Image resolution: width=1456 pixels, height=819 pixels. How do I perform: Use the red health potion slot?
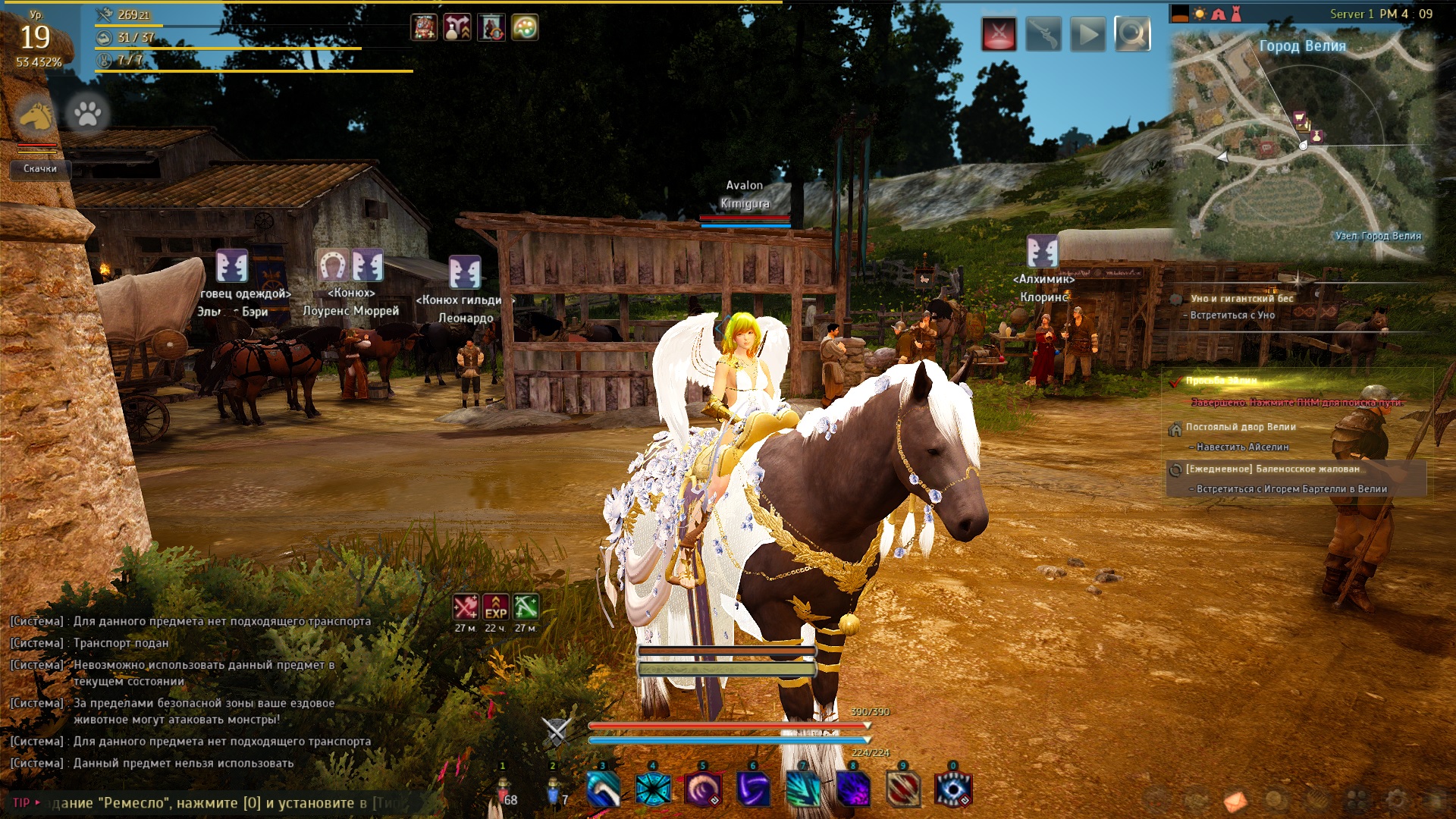[x=504, y=791]
